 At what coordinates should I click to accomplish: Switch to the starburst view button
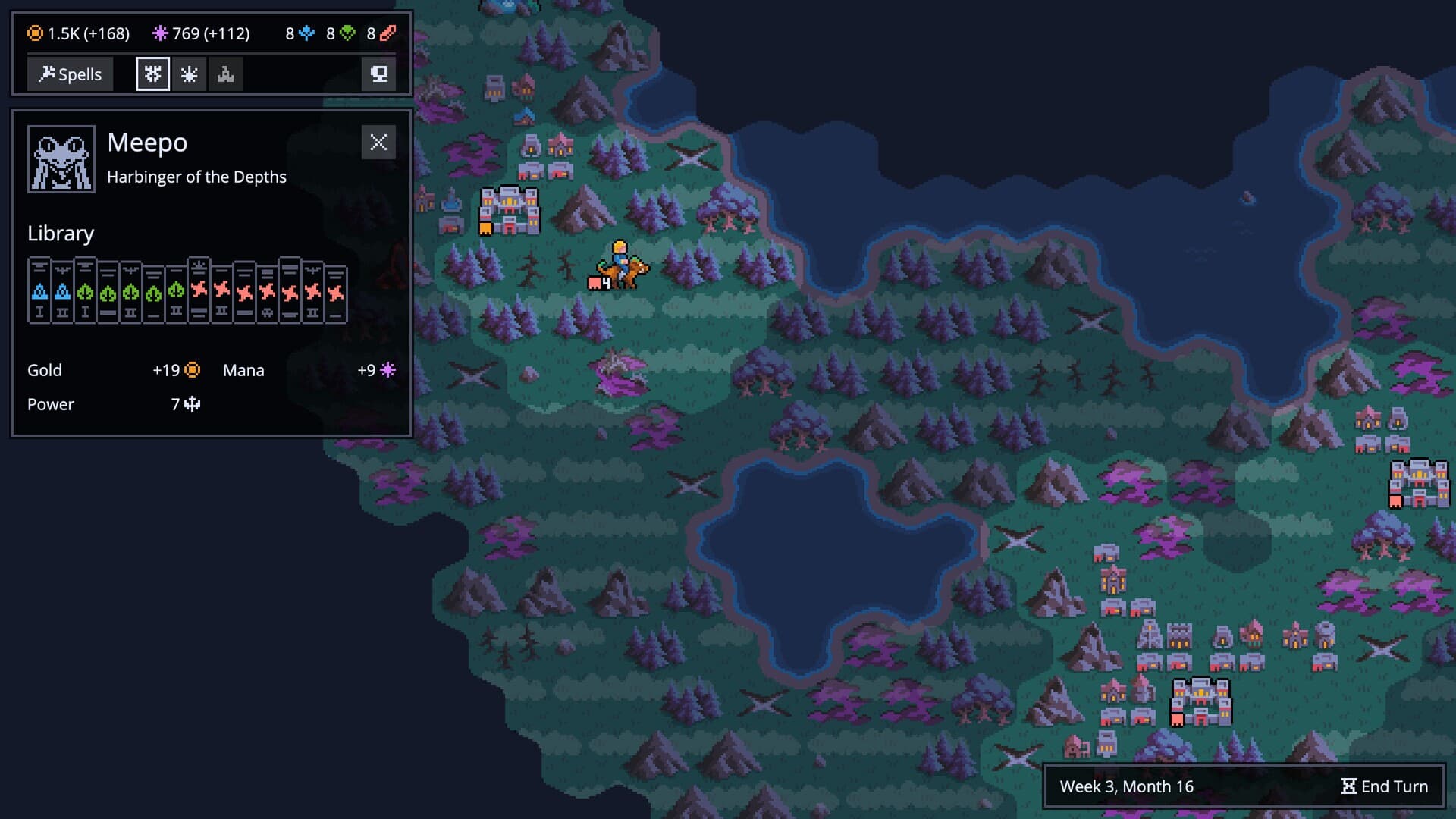189,74
